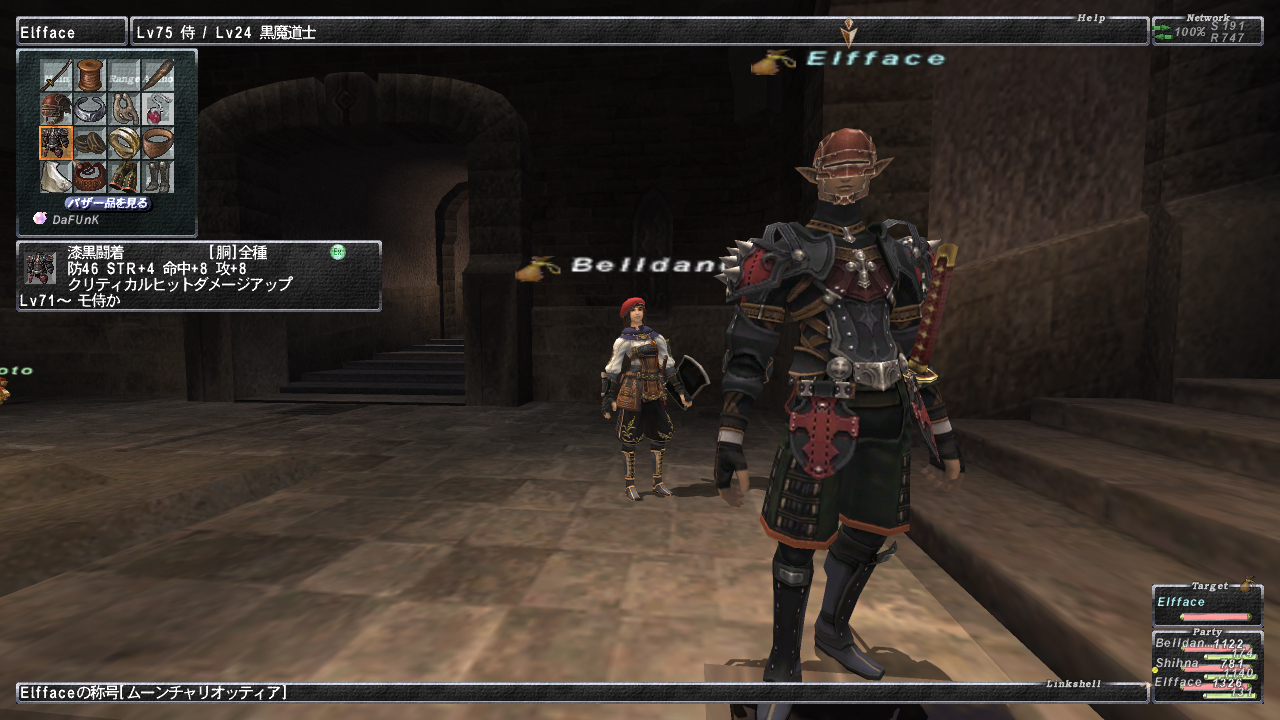Select the red helmet head slot
This screenshot has width=1280, height=720.
56,109
